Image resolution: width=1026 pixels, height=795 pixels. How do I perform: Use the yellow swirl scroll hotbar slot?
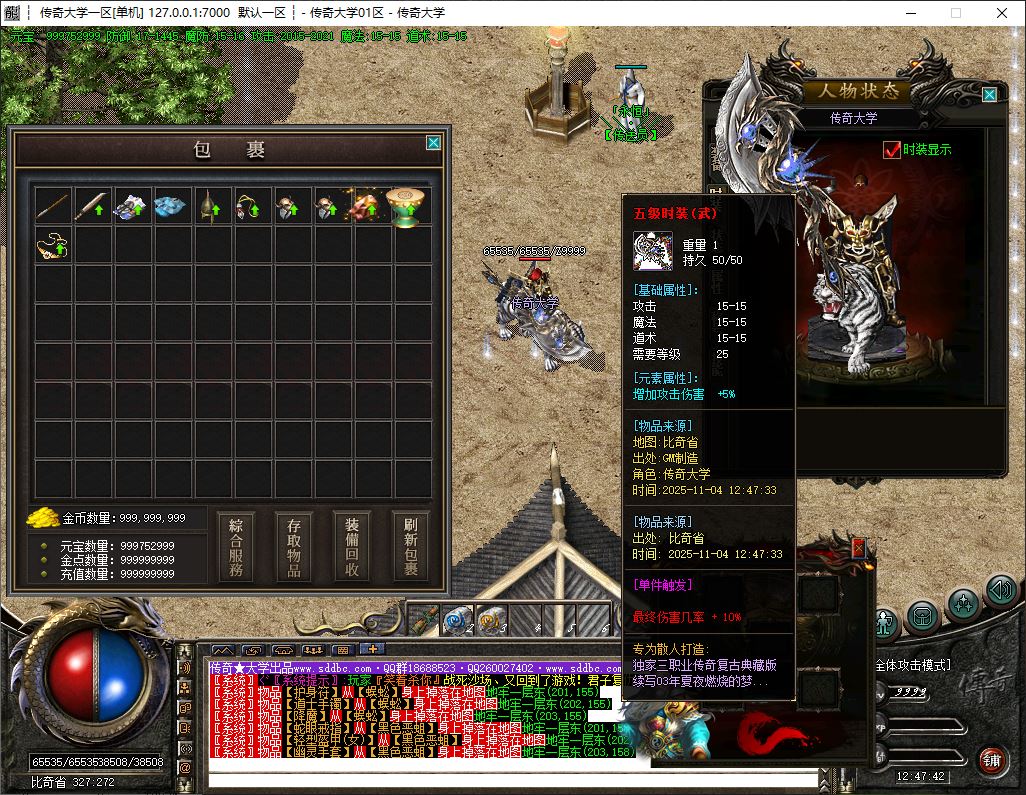[x=492, y=621]
